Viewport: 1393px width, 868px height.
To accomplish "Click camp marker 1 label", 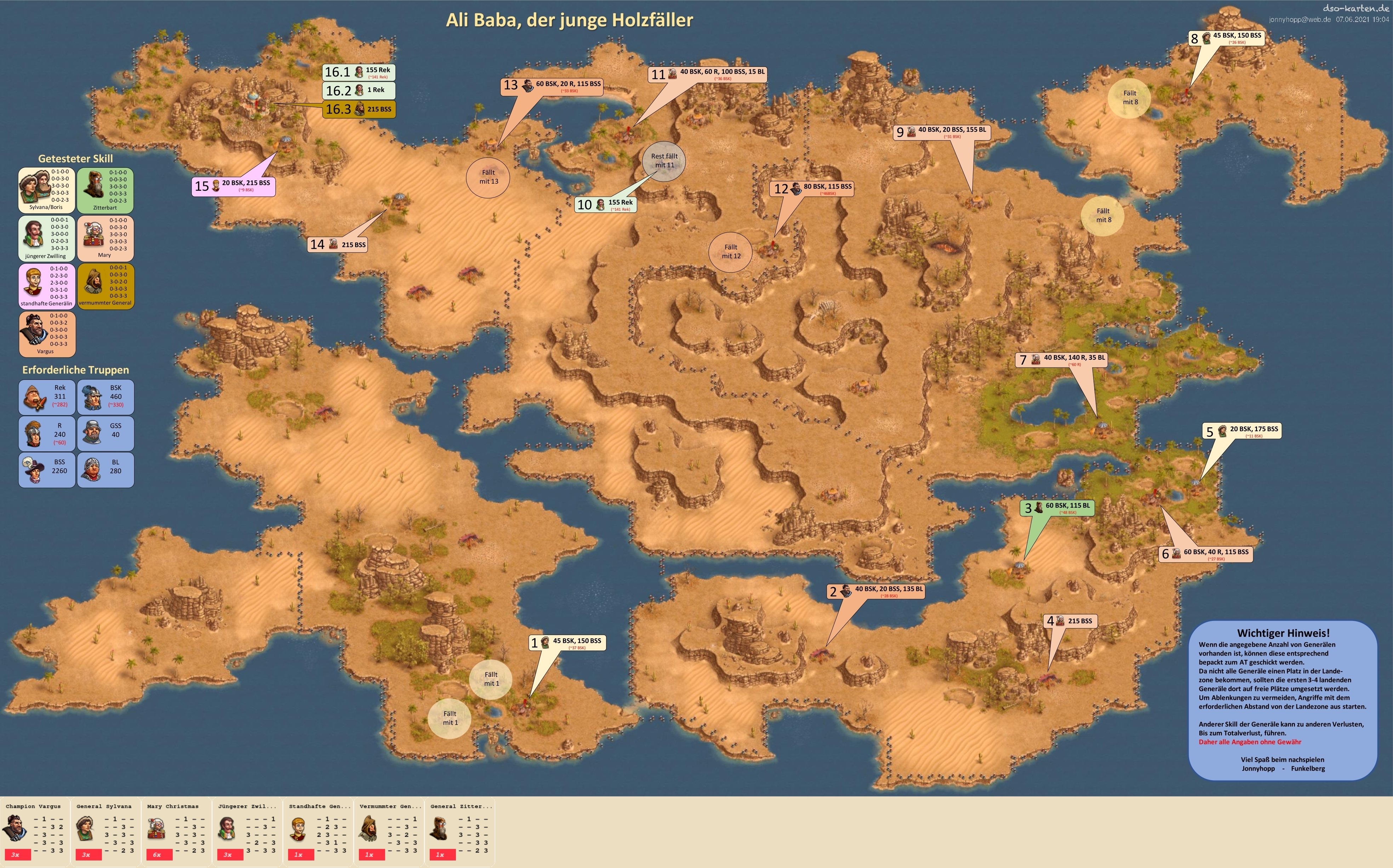I will [566, 643].
